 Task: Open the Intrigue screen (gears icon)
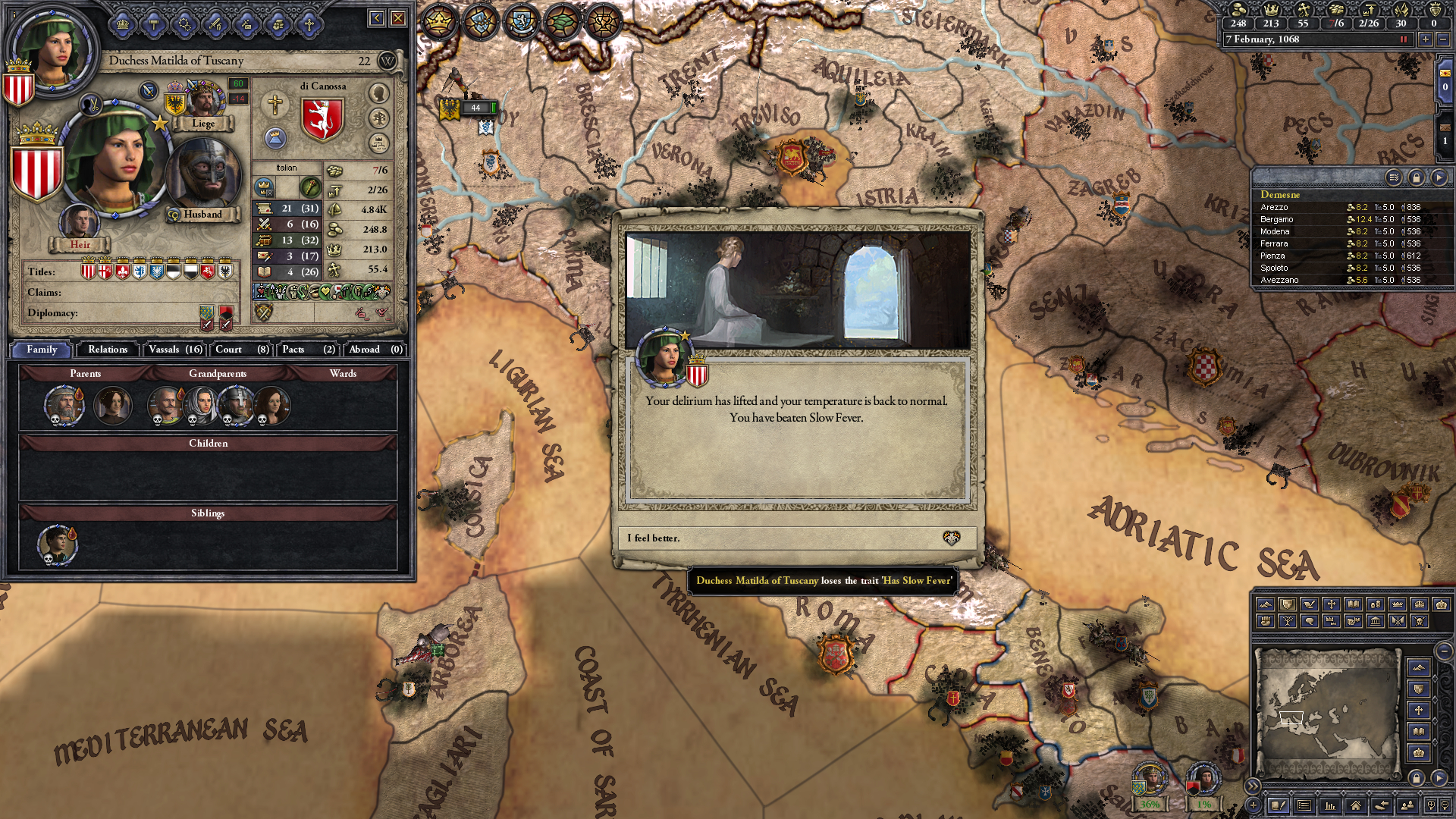(x=186, y=24)
